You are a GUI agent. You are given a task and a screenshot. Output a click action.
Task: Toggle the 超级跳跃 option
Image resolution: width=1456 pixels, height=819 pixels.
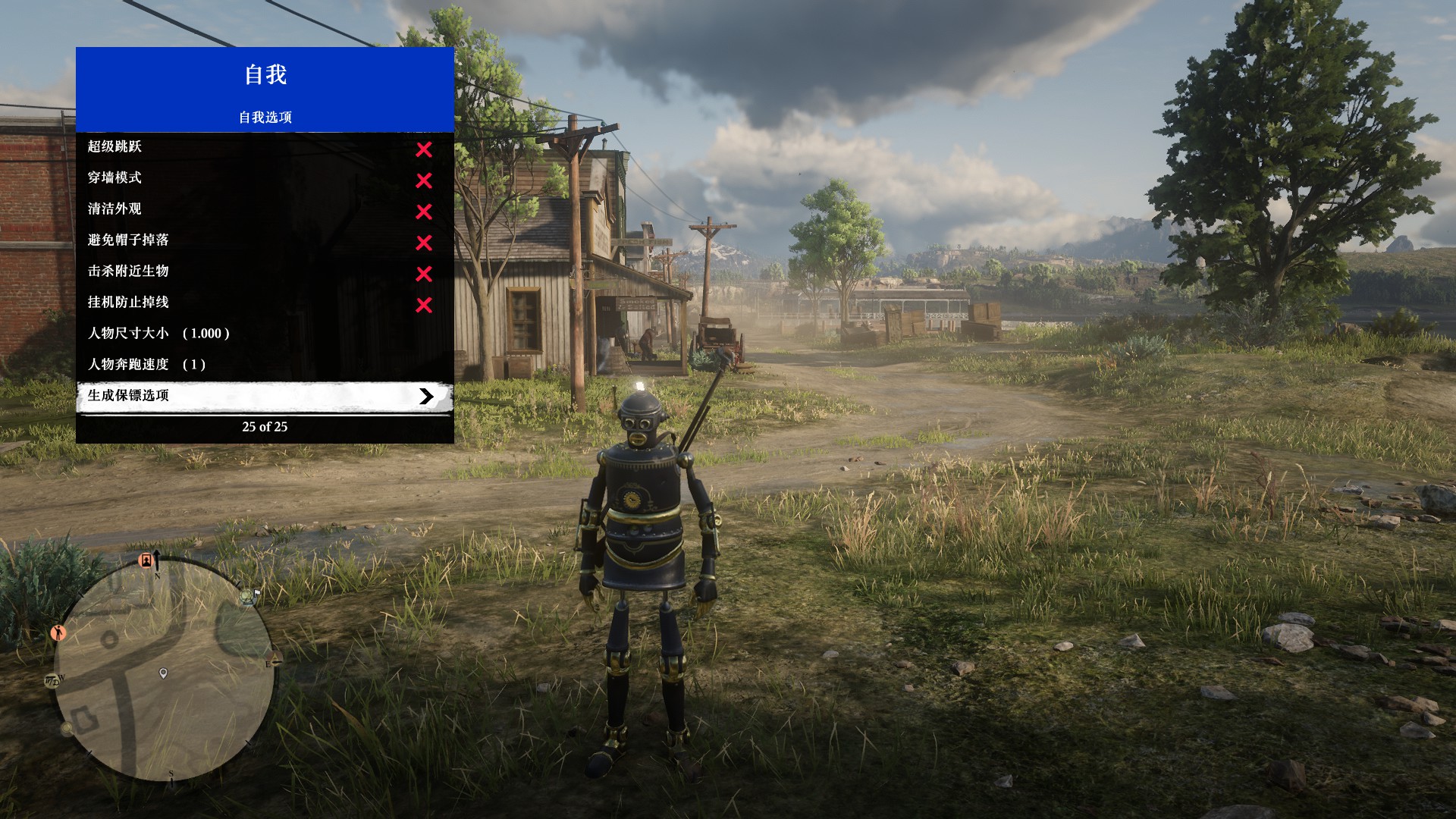click(265, 148)
